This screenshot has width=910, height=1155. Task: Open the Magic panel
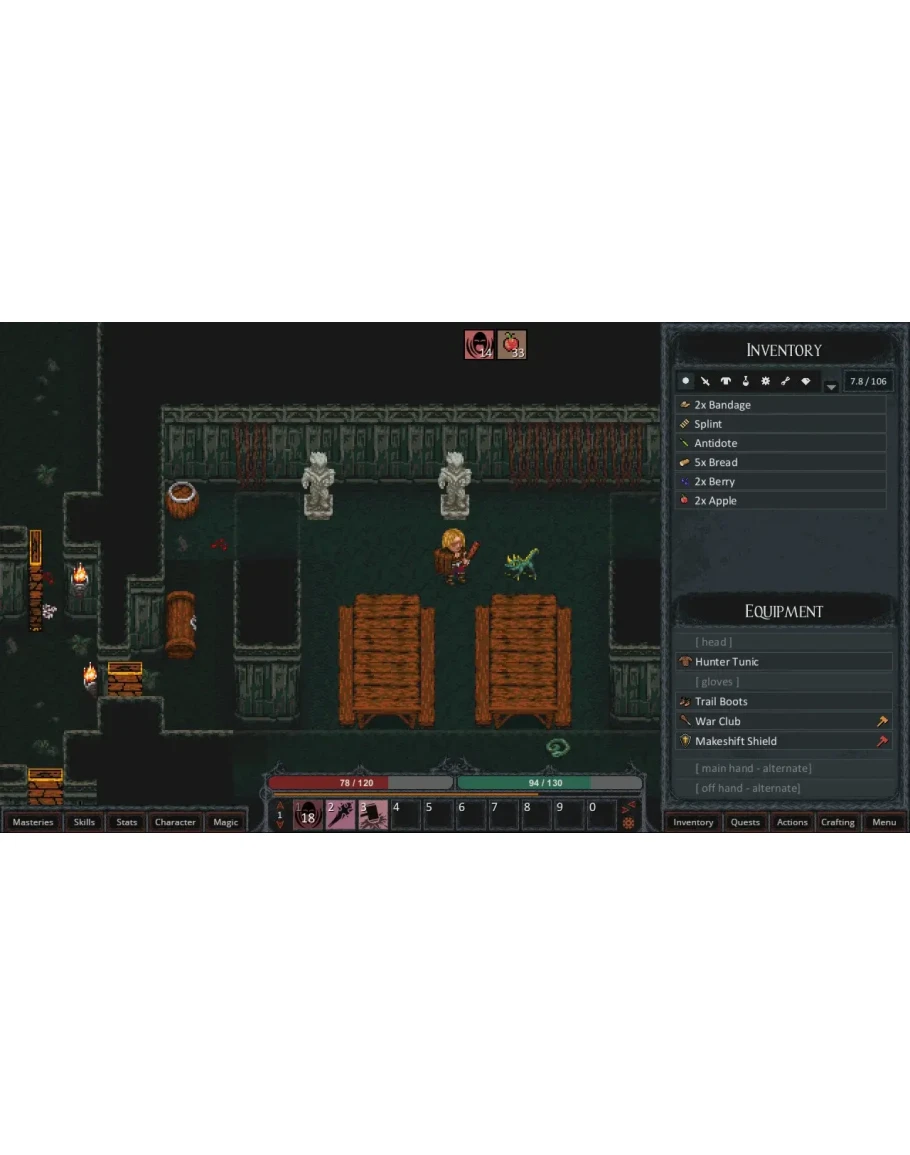226,822
